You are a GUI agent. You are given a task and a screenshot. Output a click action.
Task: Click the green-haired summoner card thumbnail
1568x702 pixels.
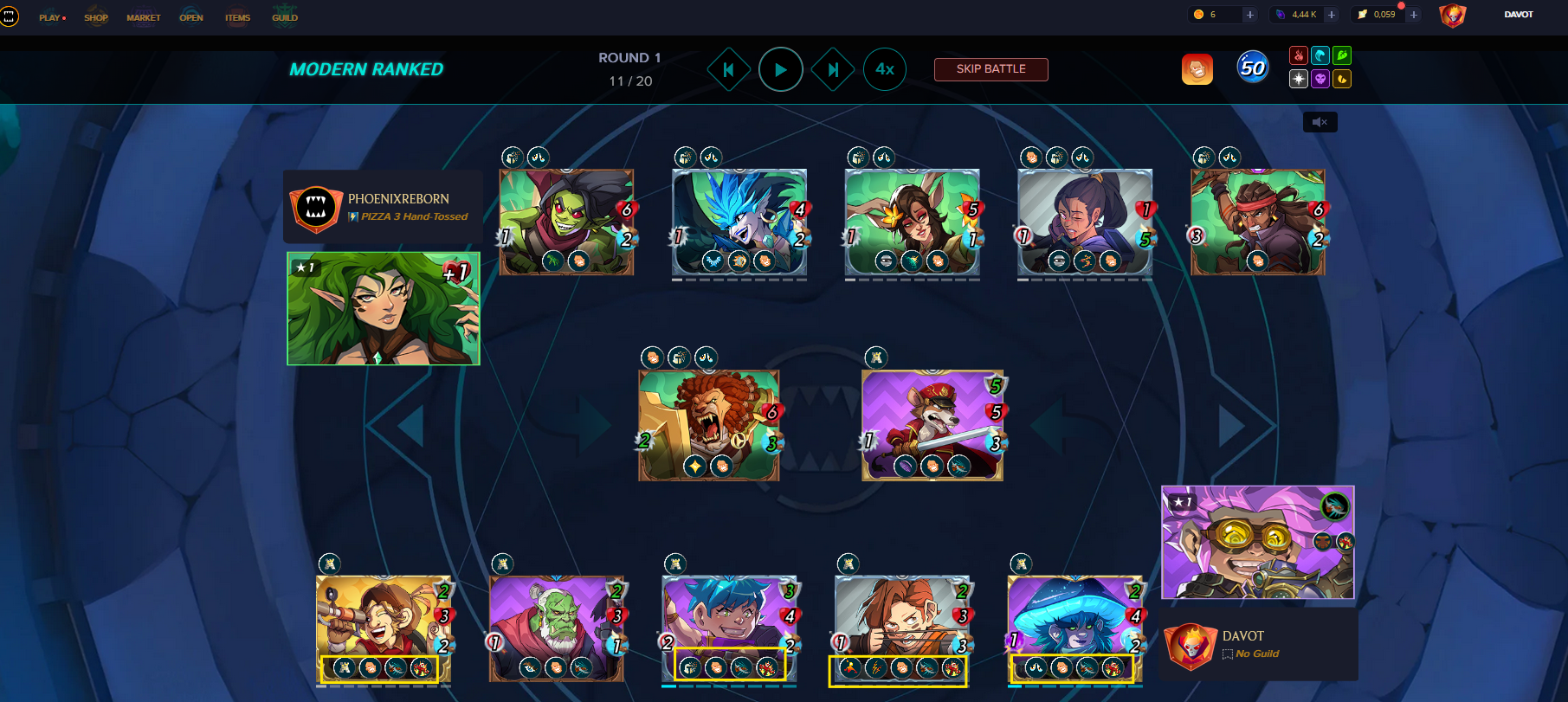click(x=383, y=308)
